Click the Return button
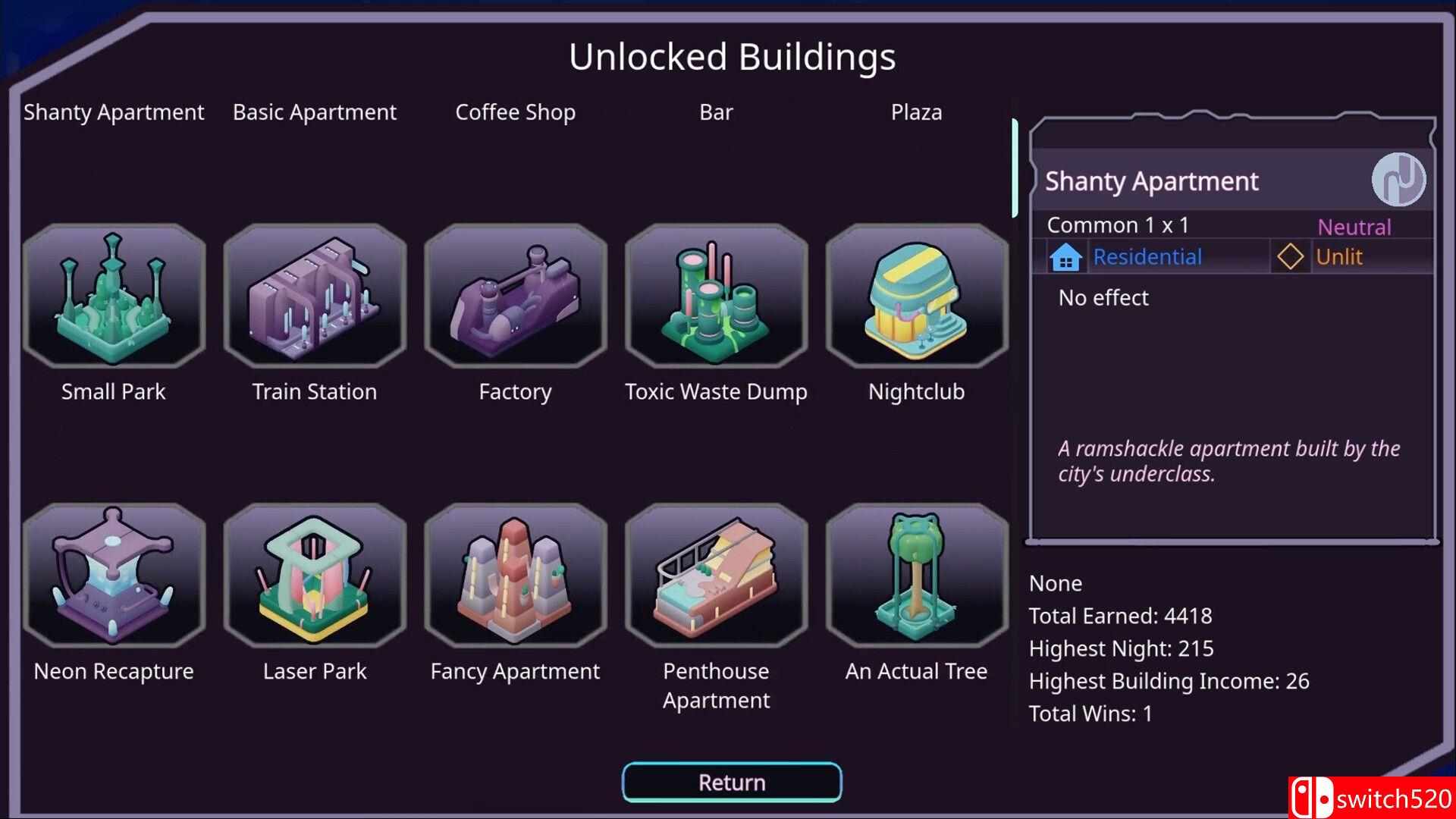 pyautogui.click(x=730, y=782)
